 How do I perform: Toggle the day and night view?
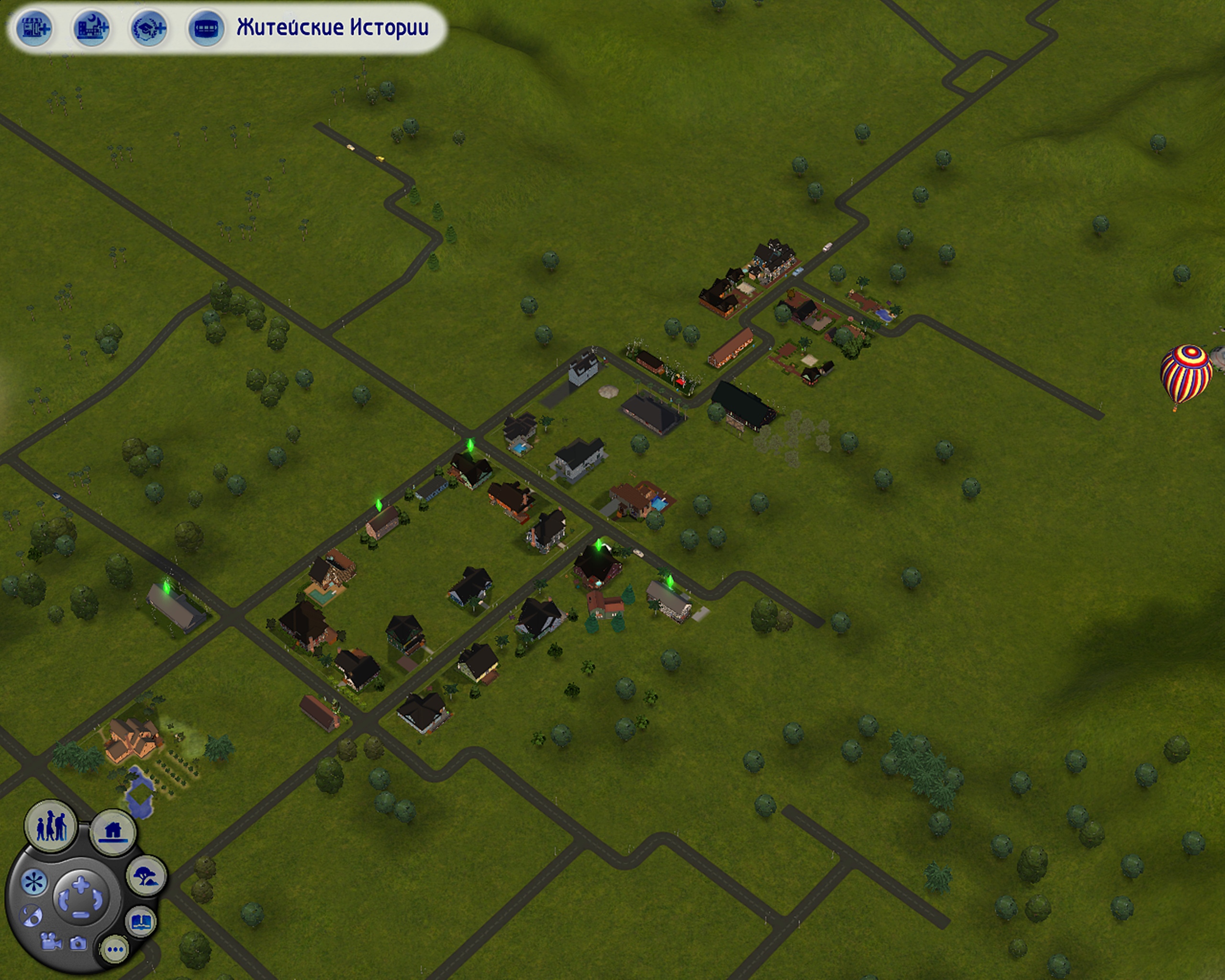31,916
